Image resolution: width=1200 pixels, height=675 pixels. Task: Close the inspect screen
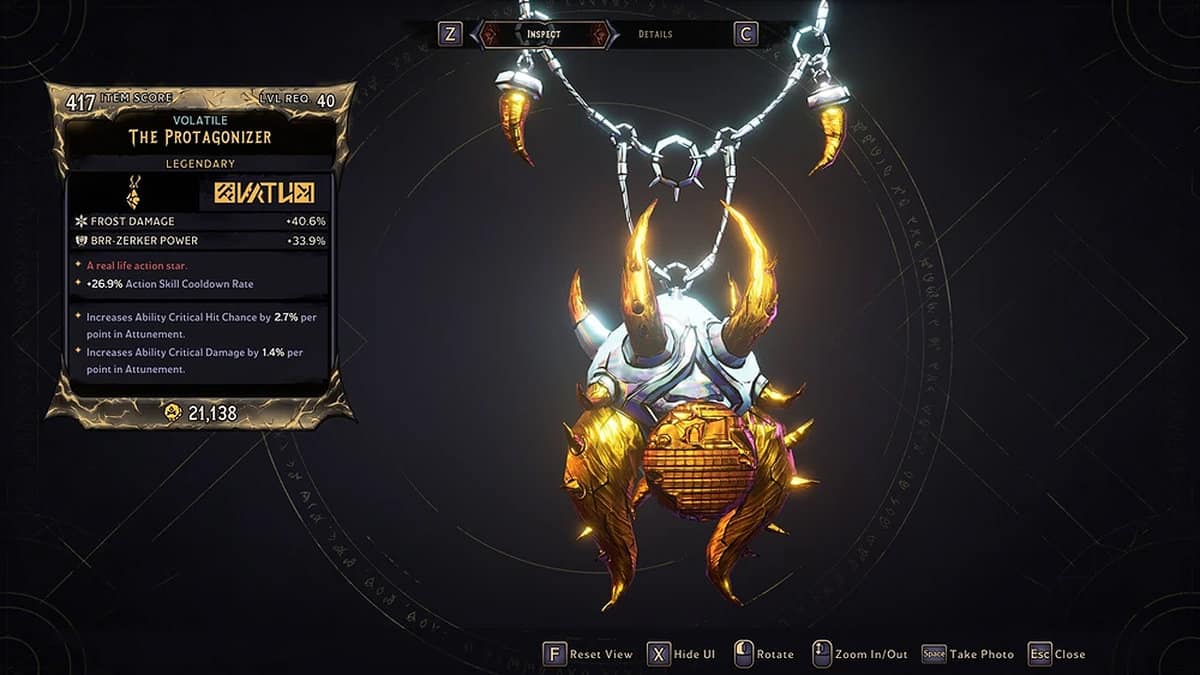(x=1056, y=654)
